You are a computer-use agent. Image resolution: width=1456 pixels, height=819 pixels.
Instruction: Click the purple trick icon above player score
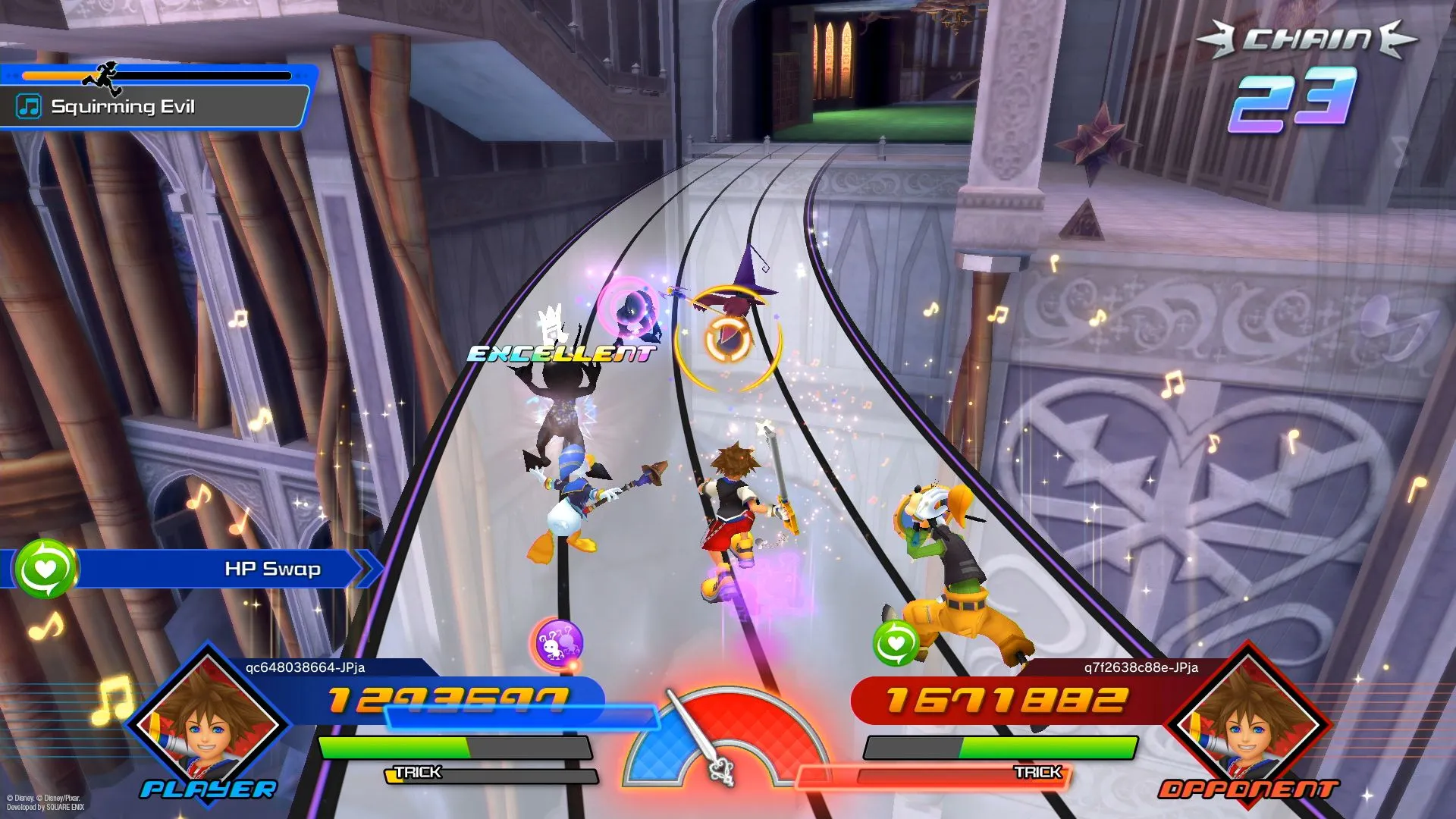click(559, 644)
